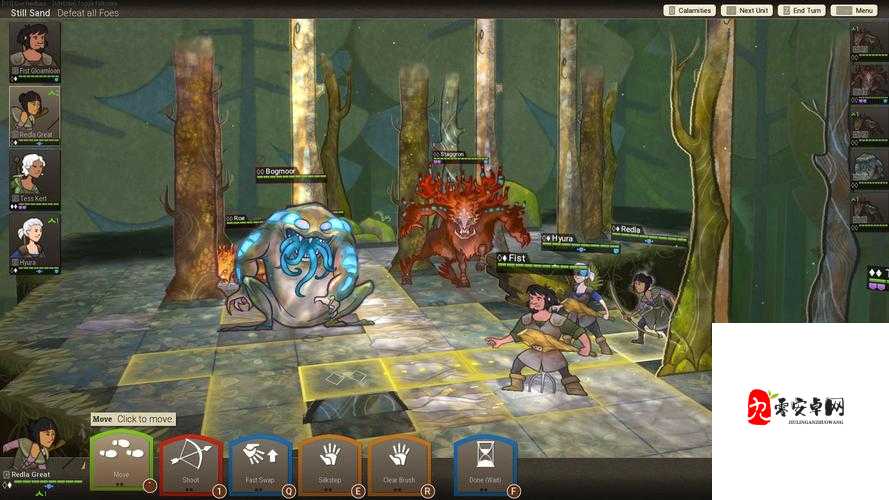Choose Tess Kert's portrait

point(35,176)
